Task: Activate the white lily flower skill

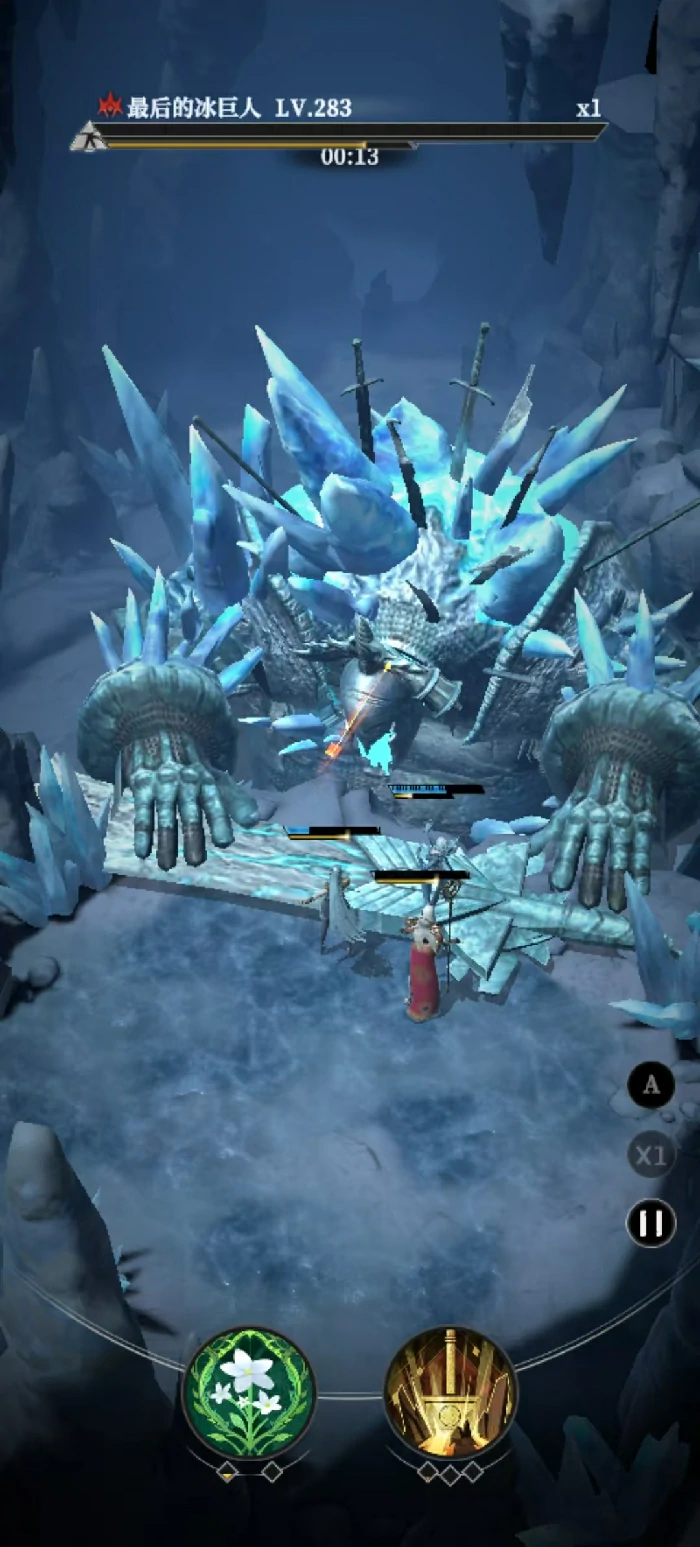Action: (248, 1392)
